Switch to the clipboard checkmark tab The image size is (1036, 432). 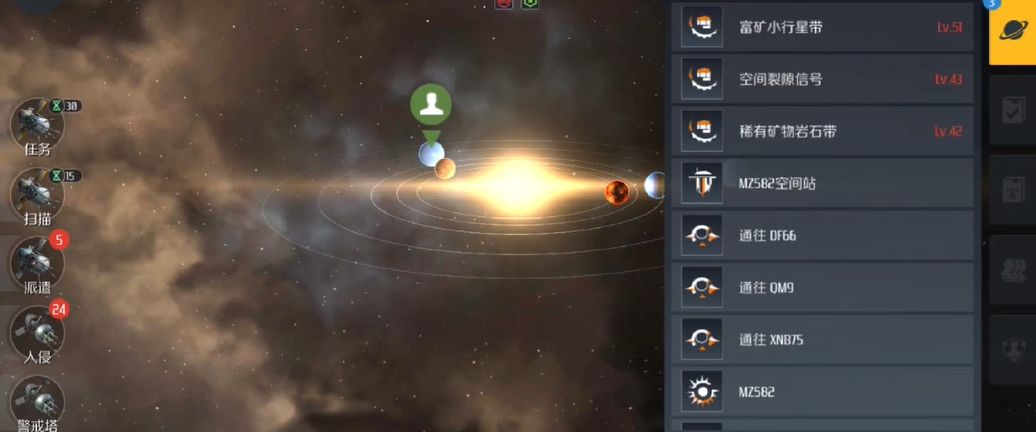pos(1013,110)
